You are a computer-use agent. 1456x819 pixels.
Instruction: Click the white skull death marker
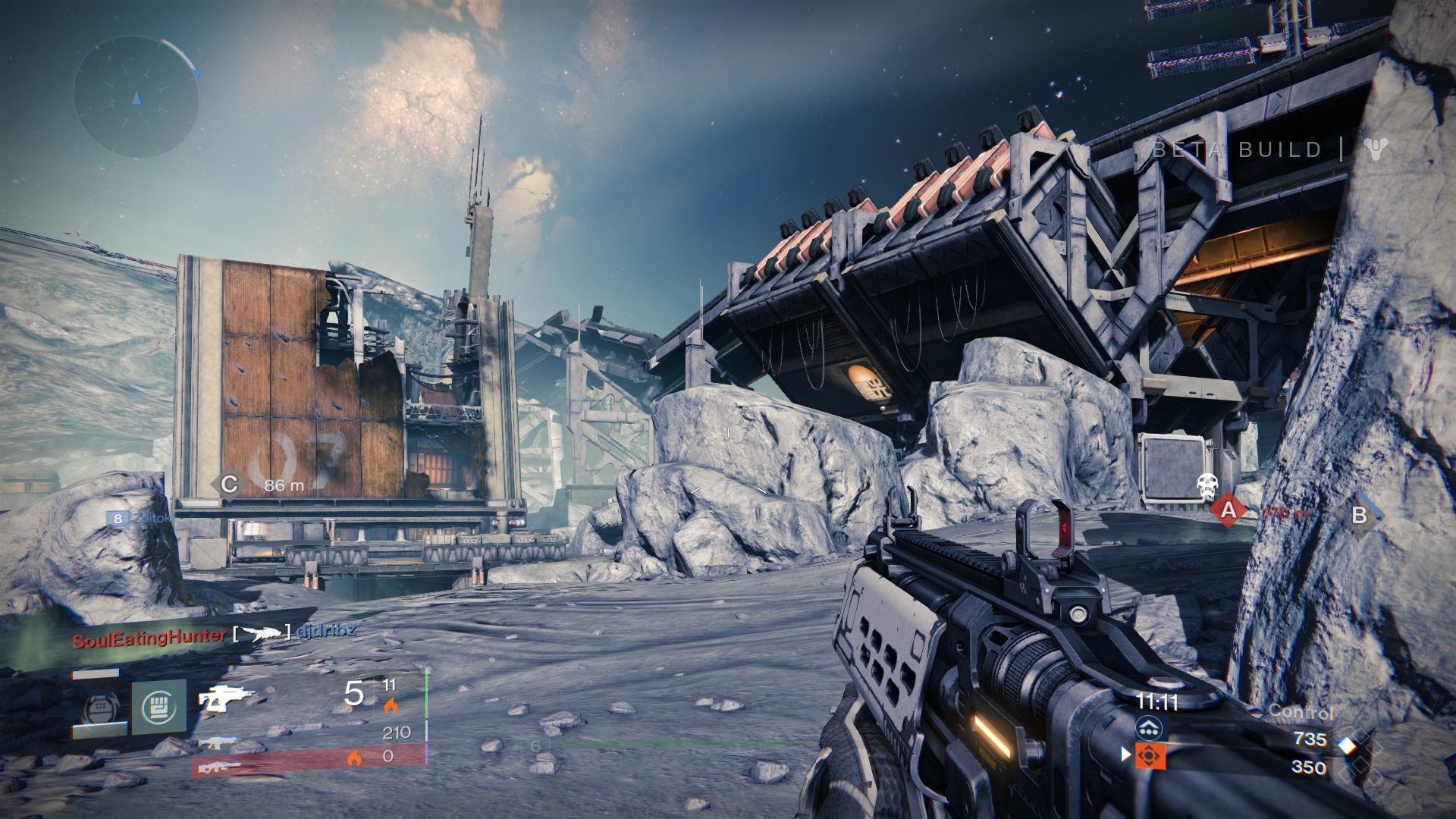click(x=1206, y=485)
